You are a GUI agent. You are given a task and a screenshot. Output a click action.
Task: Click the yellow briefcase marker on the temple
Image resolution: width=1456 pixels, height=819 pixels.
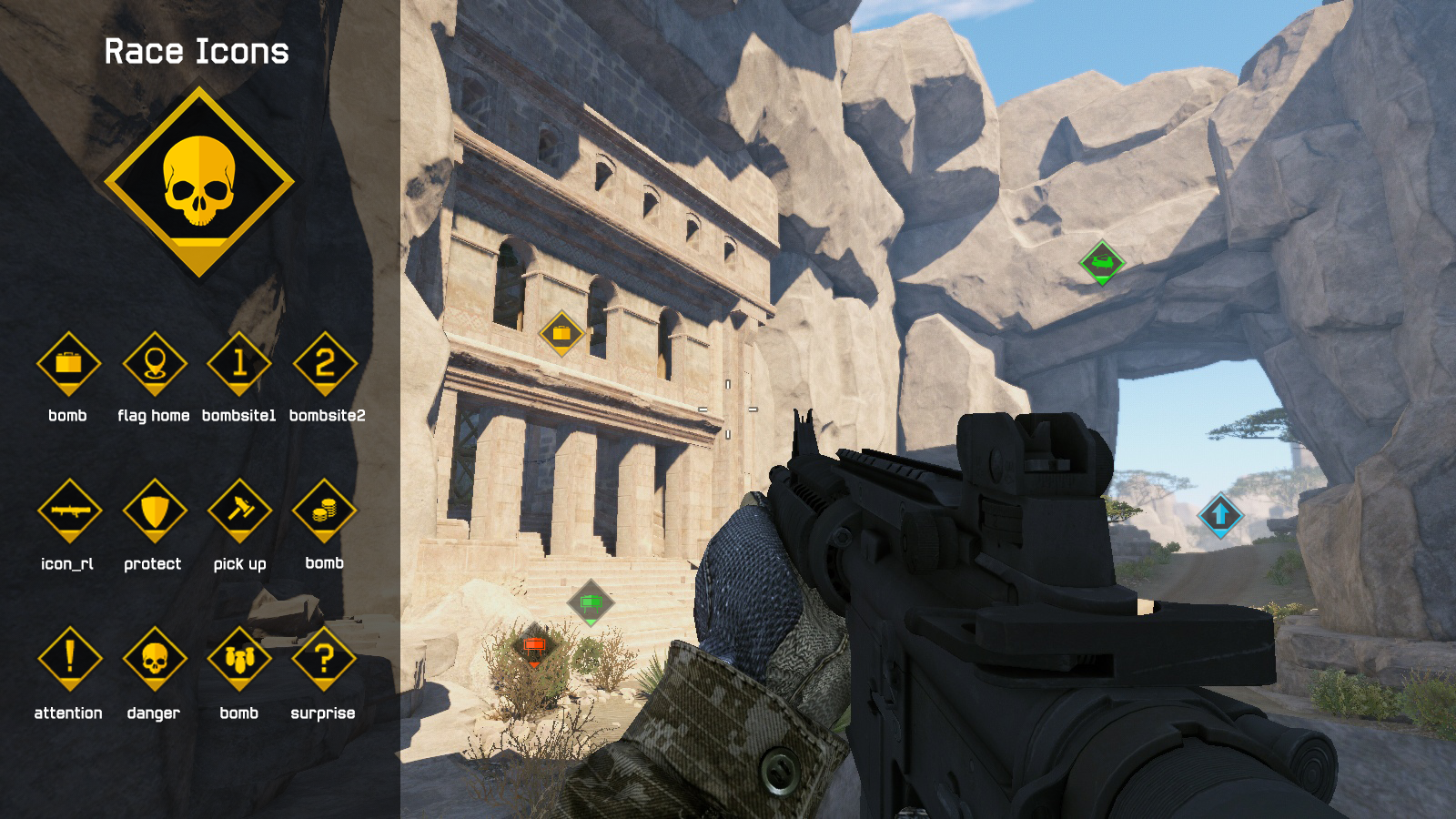(561, 334)
